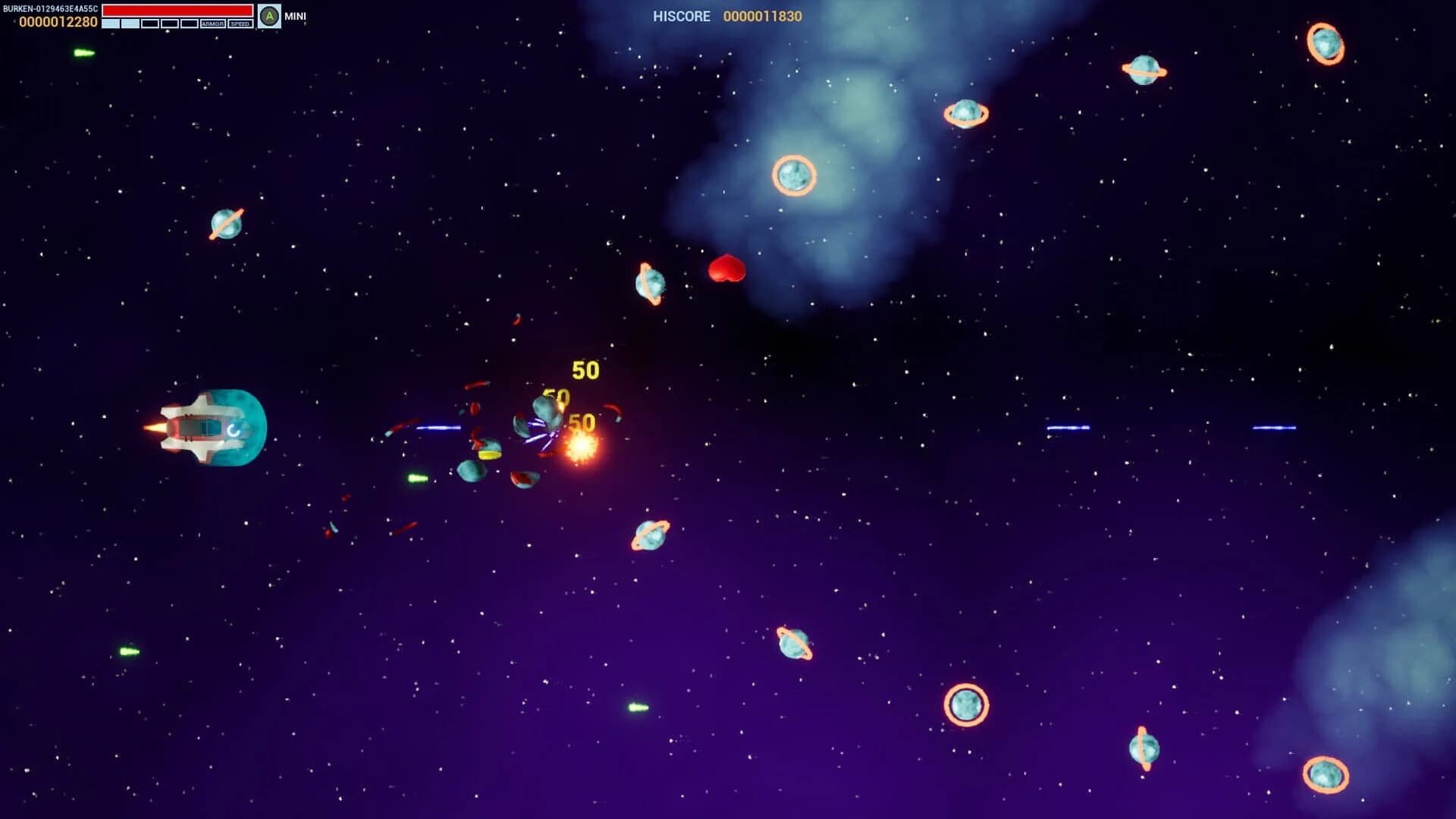
Task: Click the second filled armor segment
Action: [x=130, y=22]
